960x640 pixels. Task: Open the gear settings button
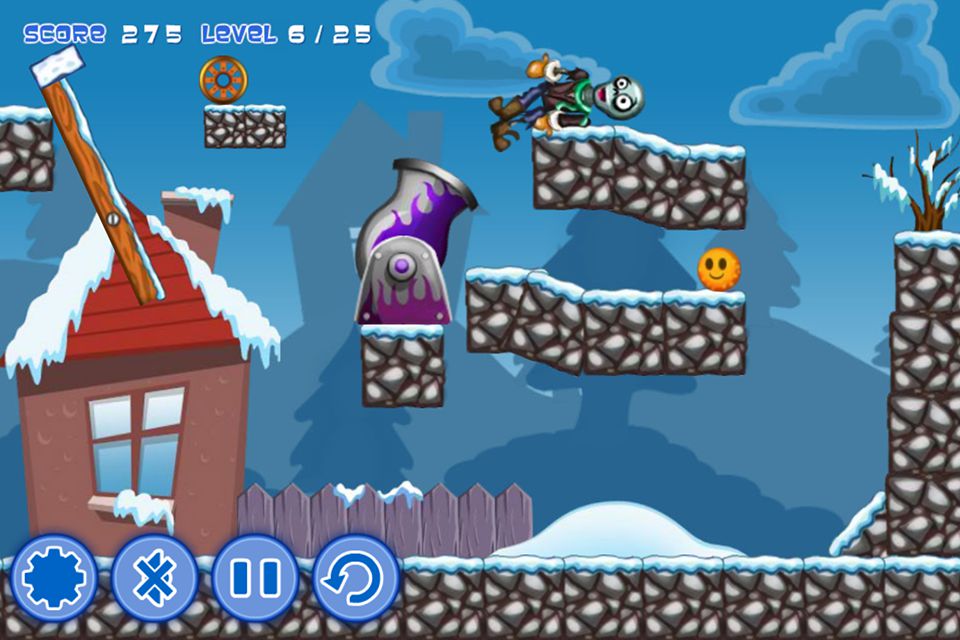pyautogui.click(x=53, y=577)
